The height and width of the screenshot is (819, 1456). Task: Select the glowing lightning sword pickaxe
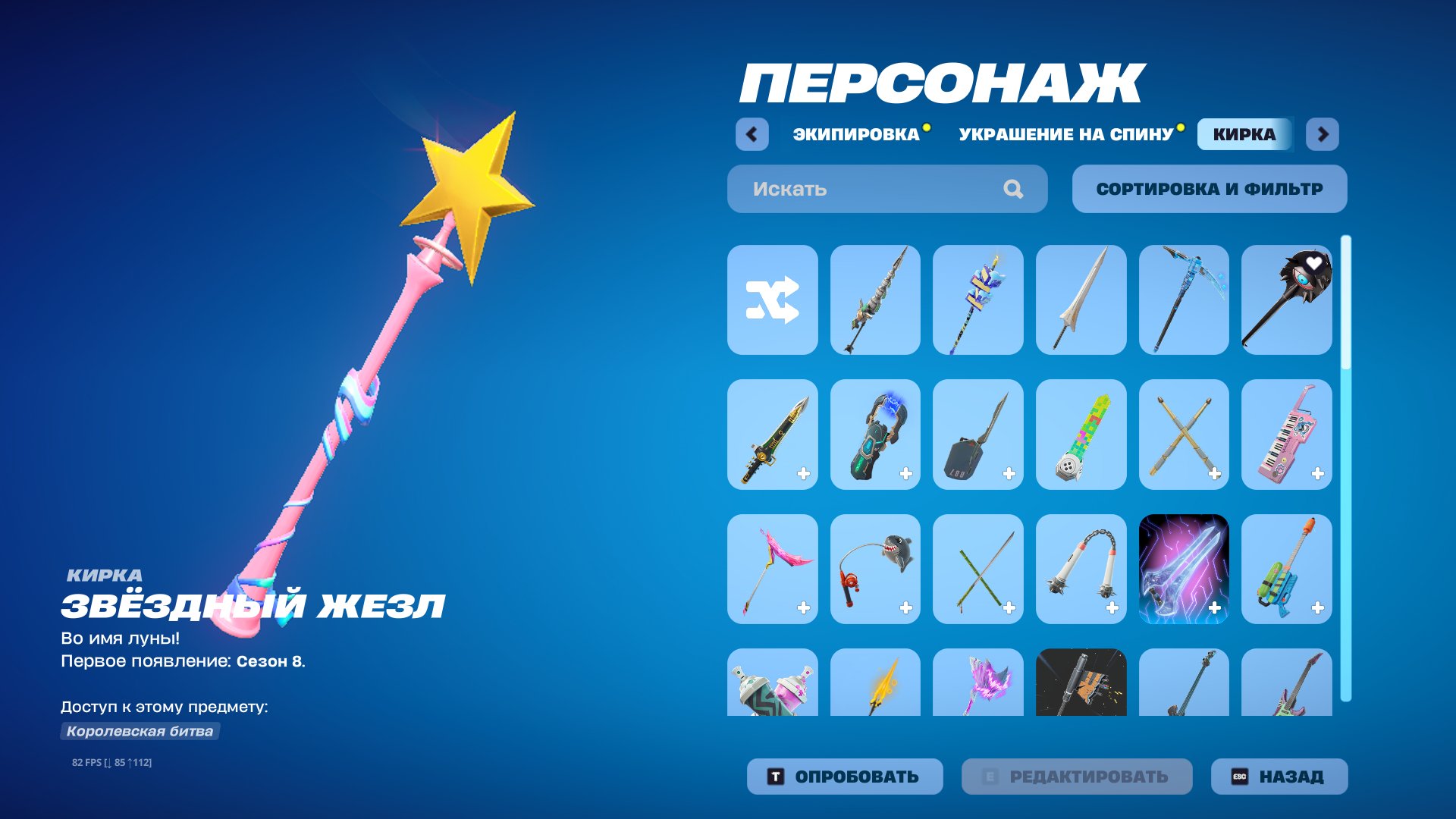(1185, 569)
